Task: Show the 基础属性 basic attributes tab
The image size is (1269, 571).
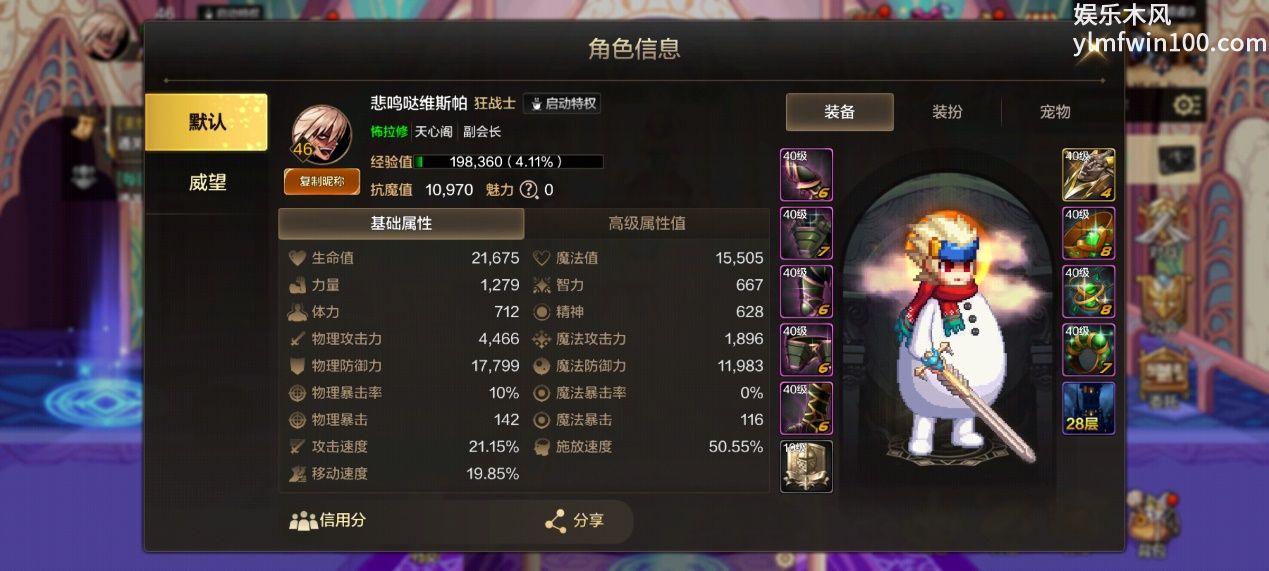Action: [x=401, y=223]
